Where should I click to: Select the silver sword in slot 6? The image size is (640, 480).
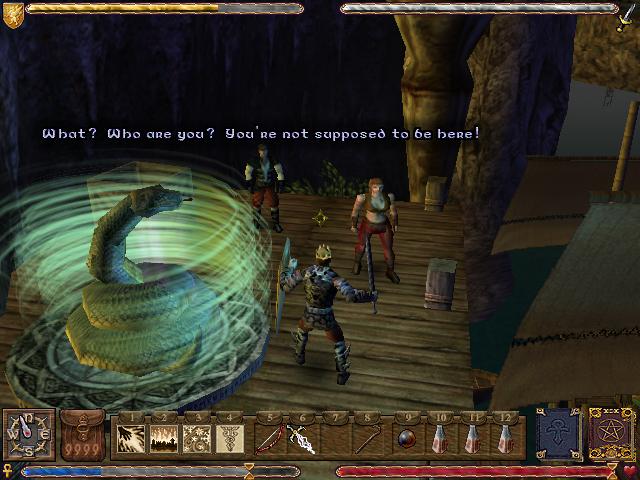point(301,438)
